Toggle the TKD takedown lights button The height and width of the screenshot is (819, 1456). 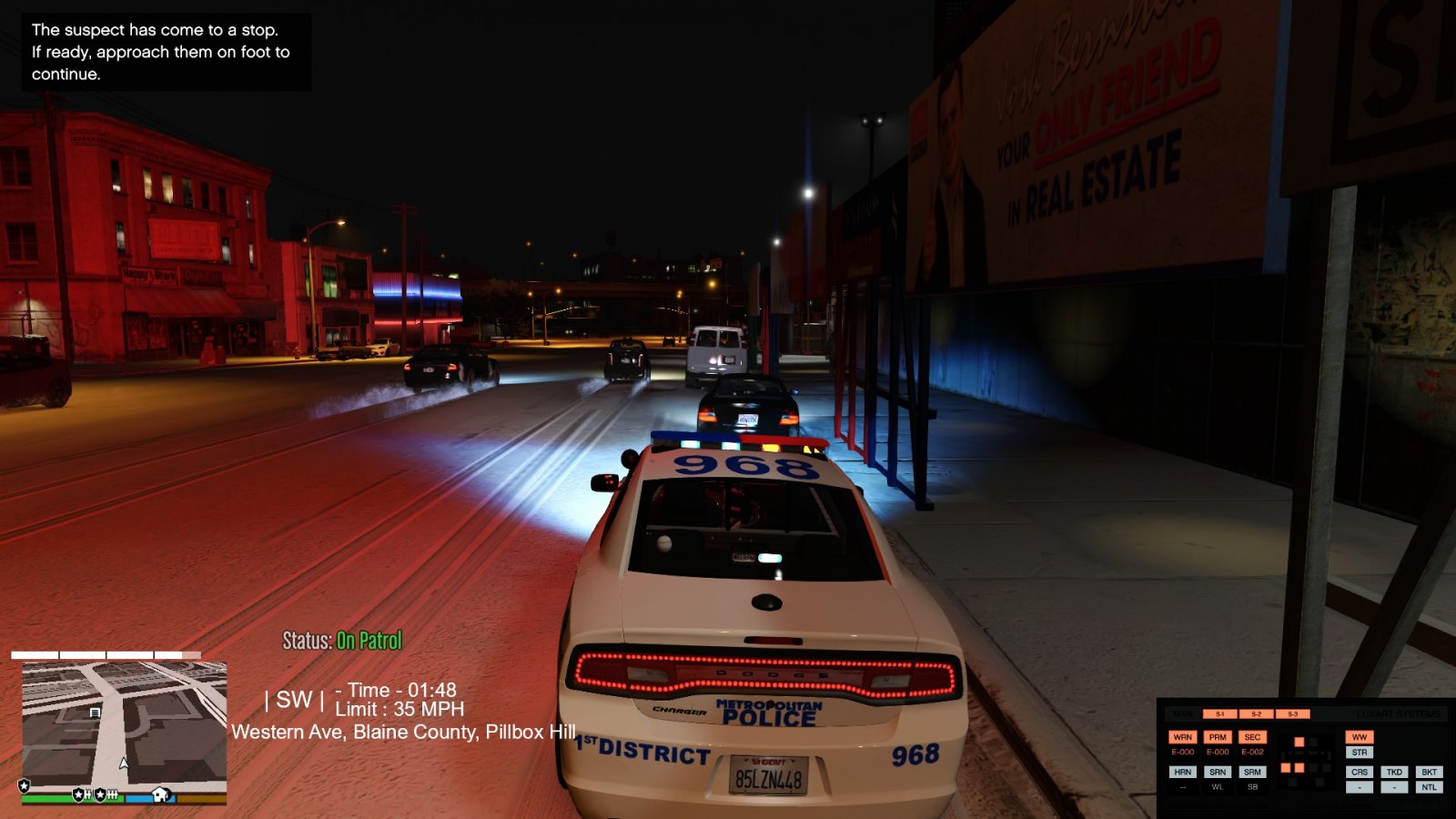click(1394, 772)
